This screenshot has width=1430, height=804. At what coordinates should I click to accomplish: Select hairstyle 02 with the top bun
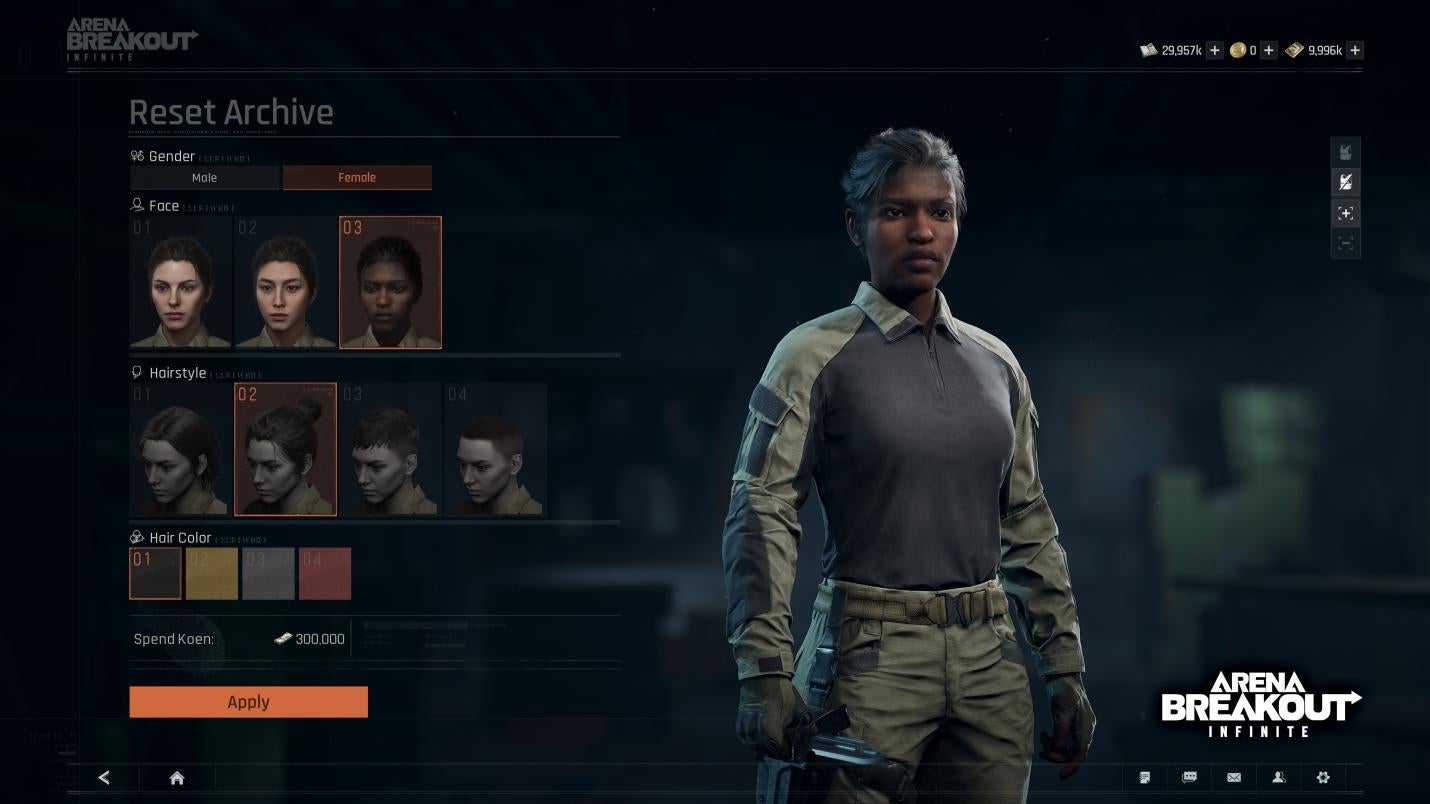285,450
